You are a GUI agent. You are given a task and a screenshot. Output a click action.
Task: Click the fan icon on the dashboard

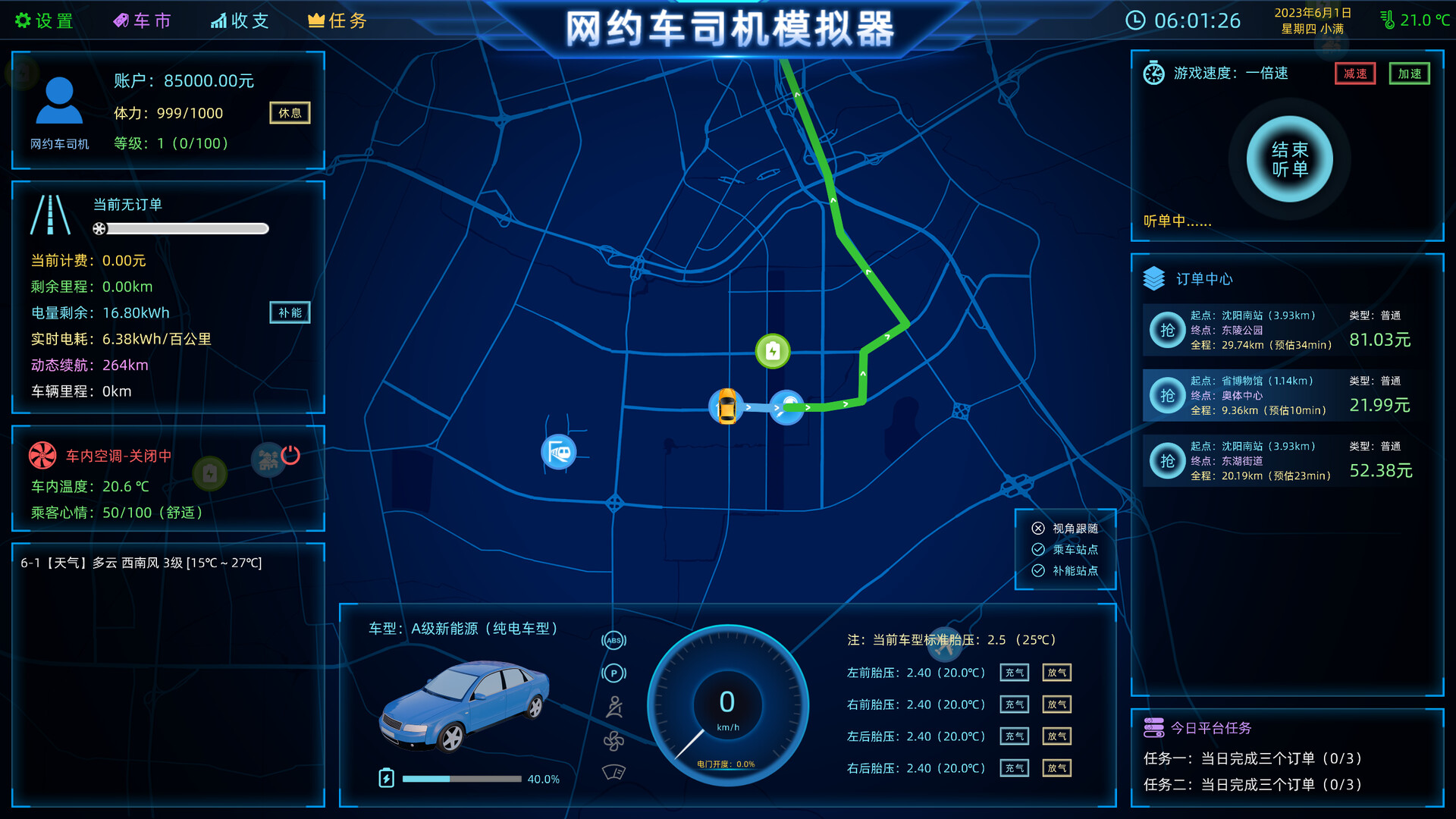pos(613,739)
